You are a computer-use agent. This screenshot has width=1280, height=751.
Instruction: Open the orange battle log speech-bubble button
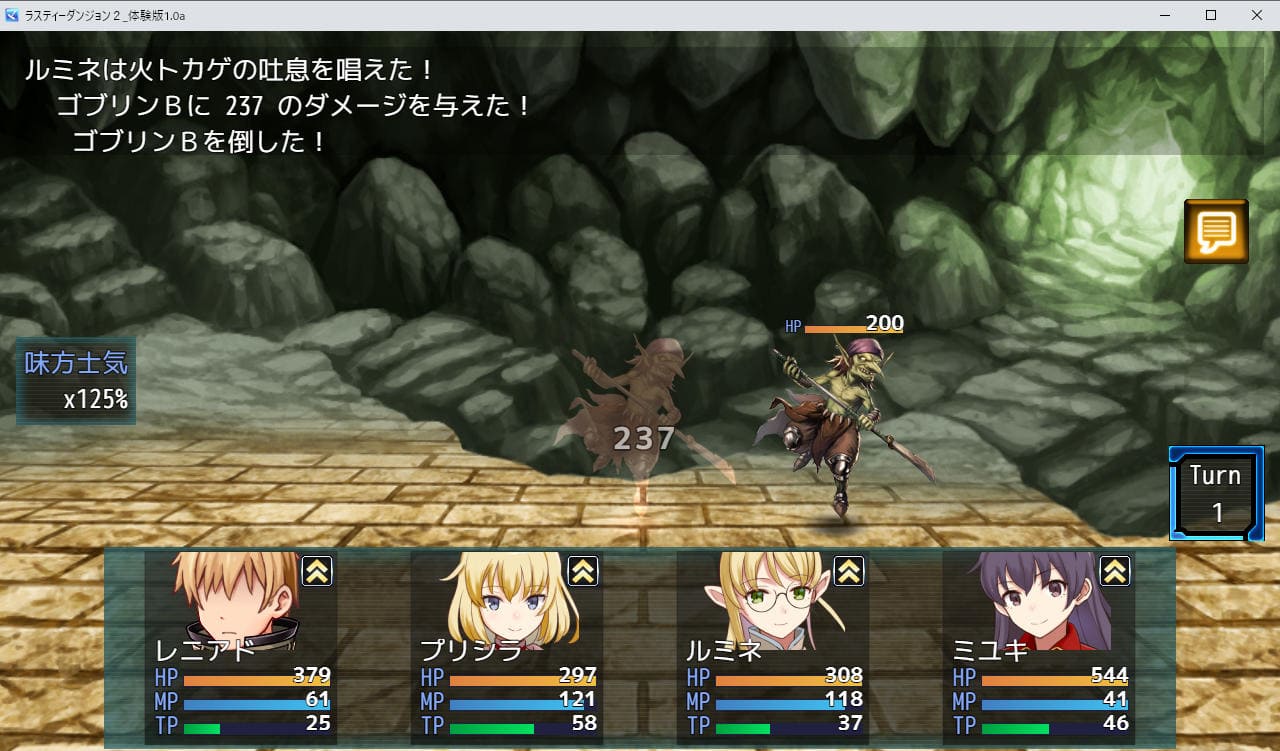click(1216, 231)
